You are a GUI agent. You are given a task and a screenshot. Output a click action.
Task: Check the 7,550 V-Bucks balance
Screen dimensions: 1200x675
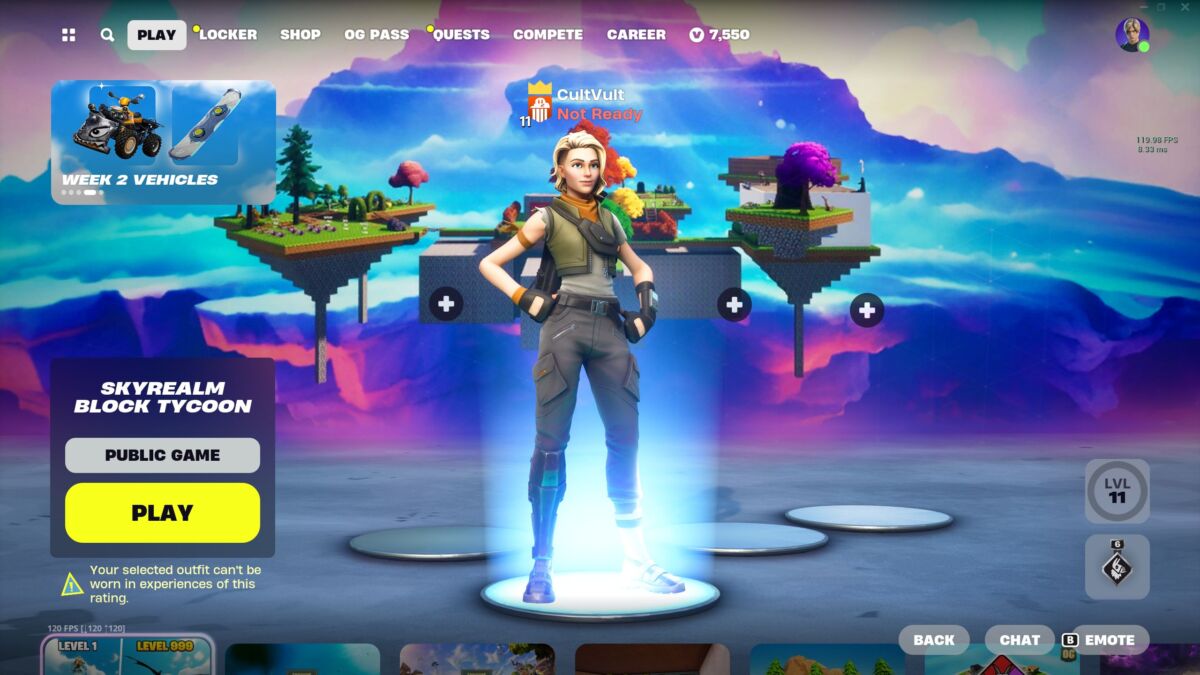[719, 34]
